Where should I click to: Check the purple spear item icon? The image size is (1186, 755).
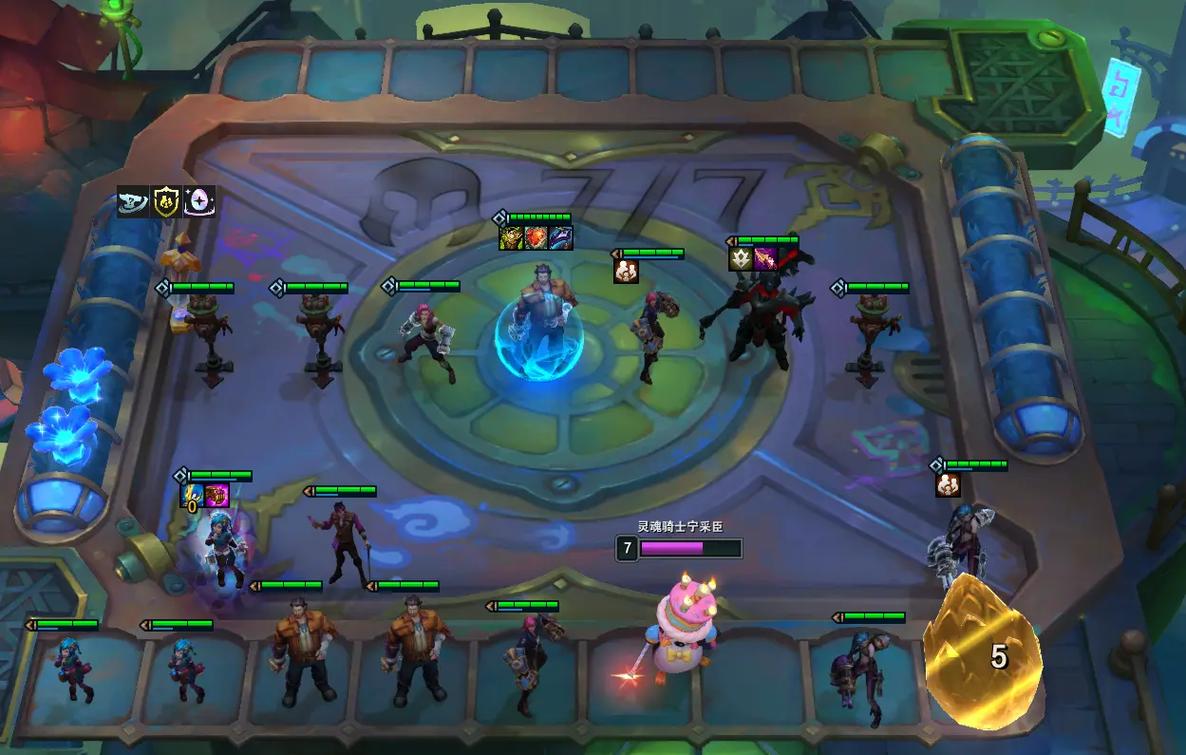(x=765, y=259)
